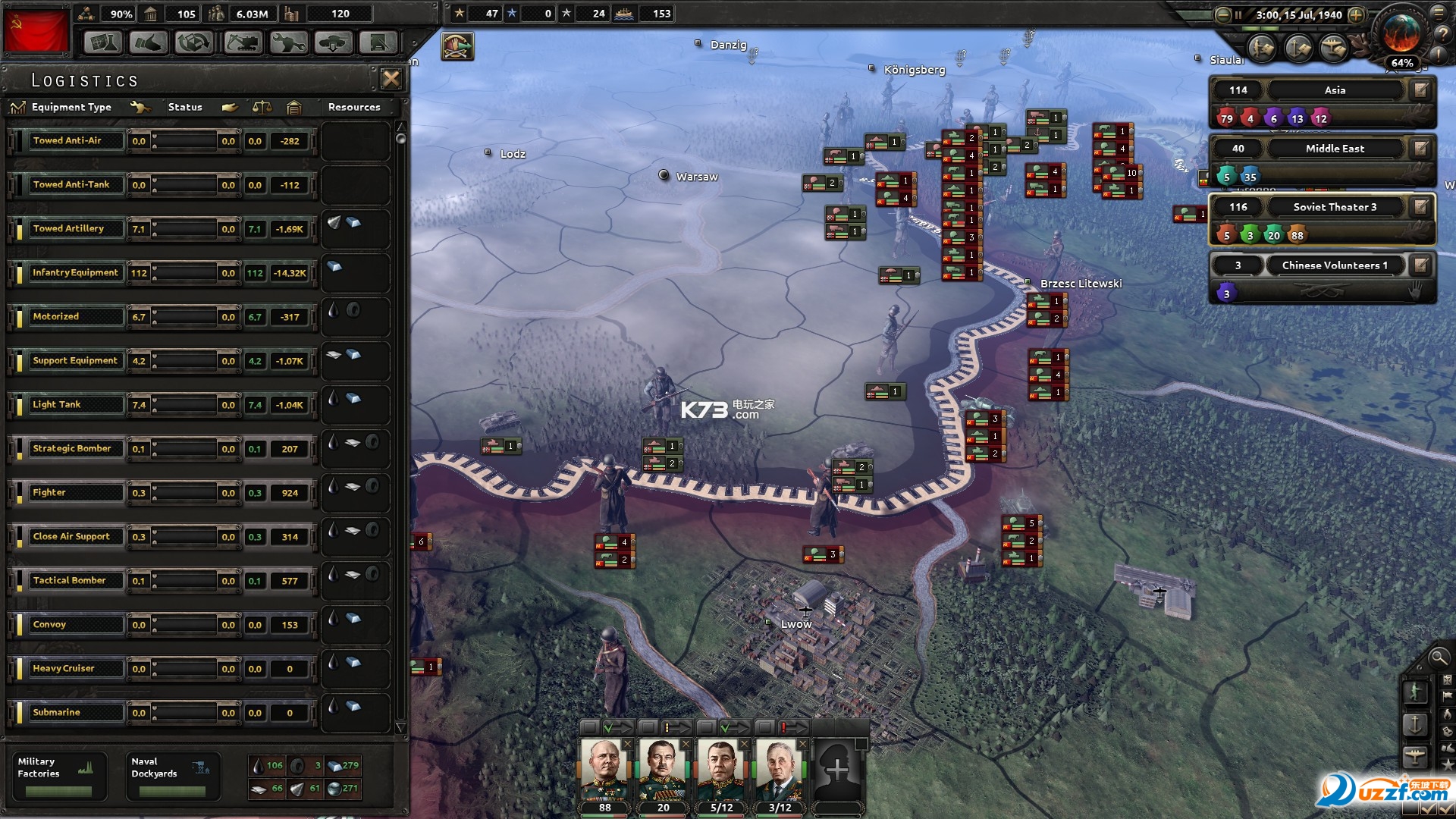Select the Infantry Equipment row

click(75, 273)
